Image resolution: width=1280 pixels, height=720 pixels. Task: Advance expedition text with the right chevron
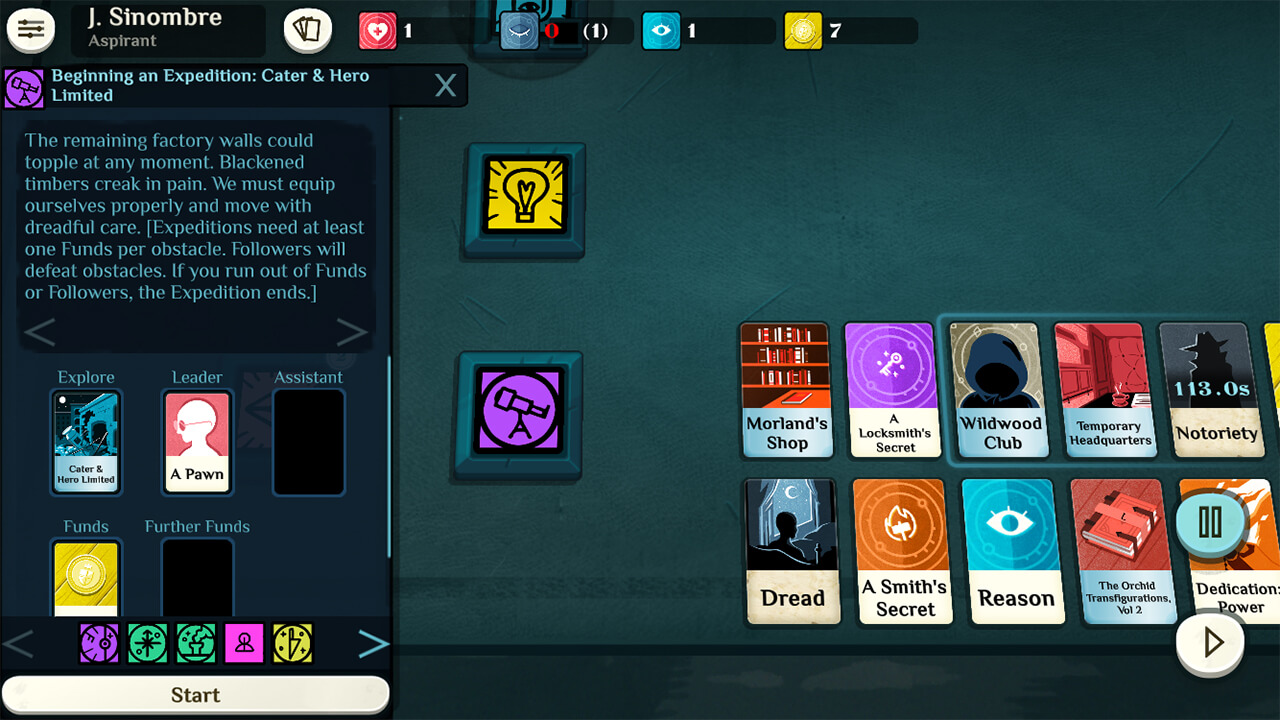point(352,331)
